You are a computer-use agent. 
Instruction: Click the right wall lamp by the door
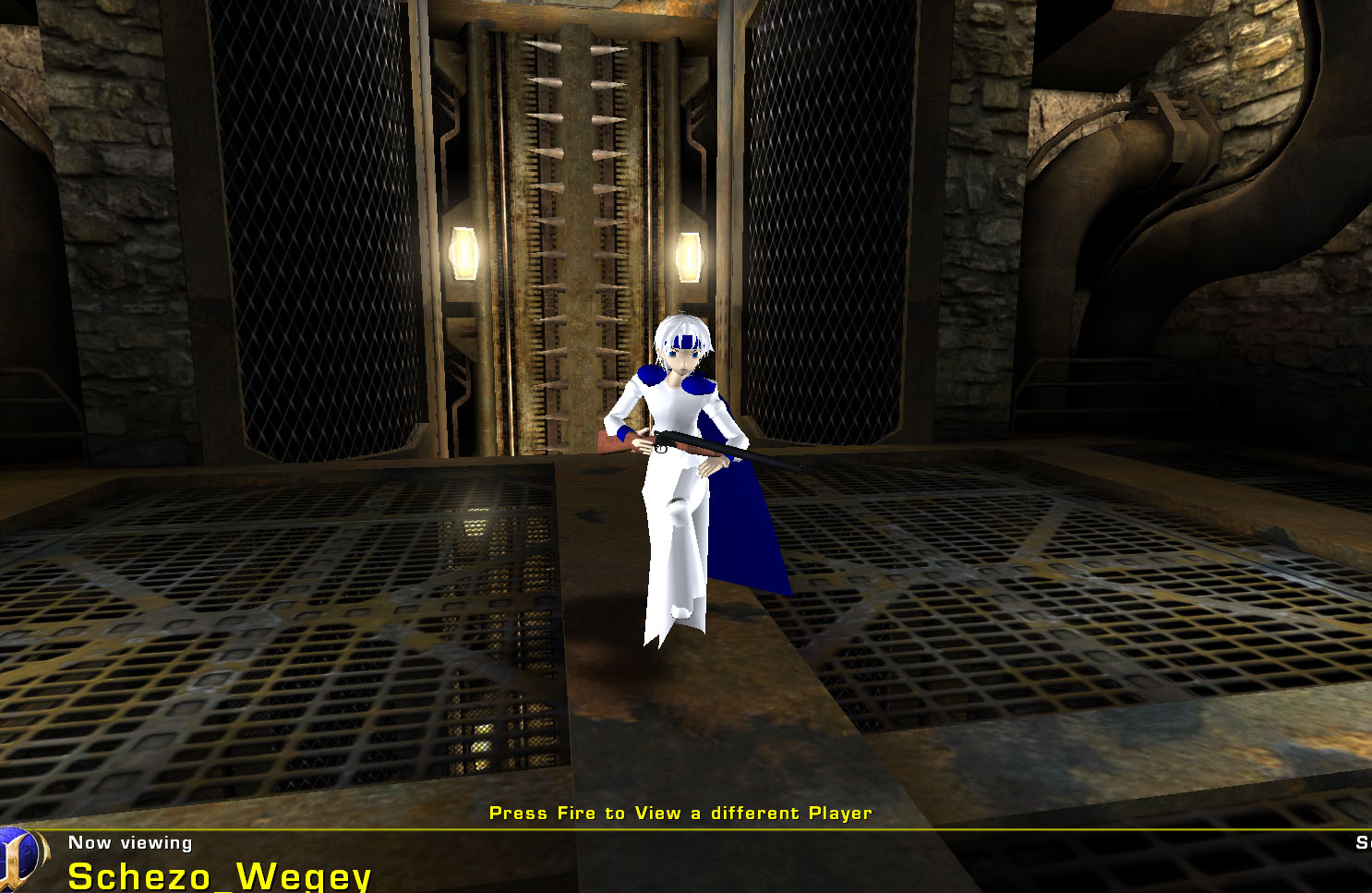coord(689,258)
